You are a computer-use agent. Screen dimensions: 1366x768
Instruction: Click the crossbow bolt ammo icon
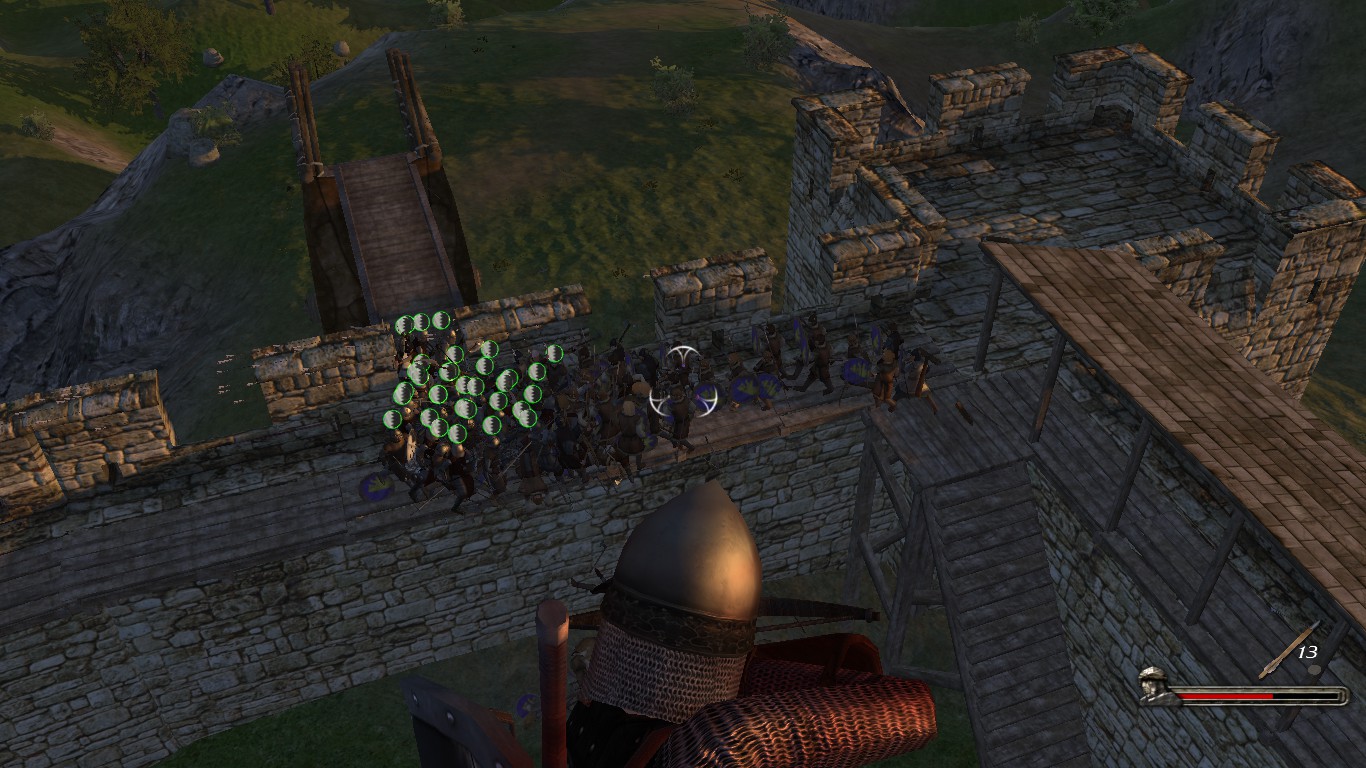pyautogui.click(x=1285, y=648)
